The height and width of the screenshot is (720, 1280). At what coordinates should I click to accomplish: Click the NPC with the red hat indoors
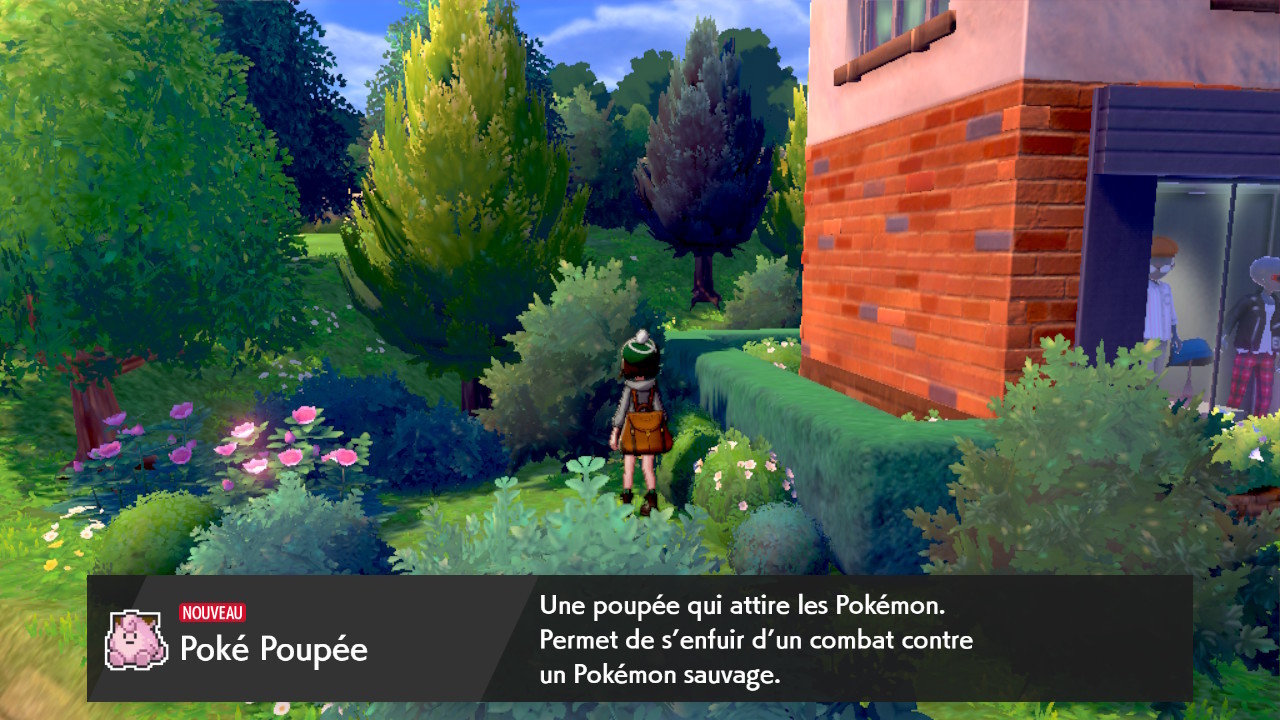click(1163, 290)
